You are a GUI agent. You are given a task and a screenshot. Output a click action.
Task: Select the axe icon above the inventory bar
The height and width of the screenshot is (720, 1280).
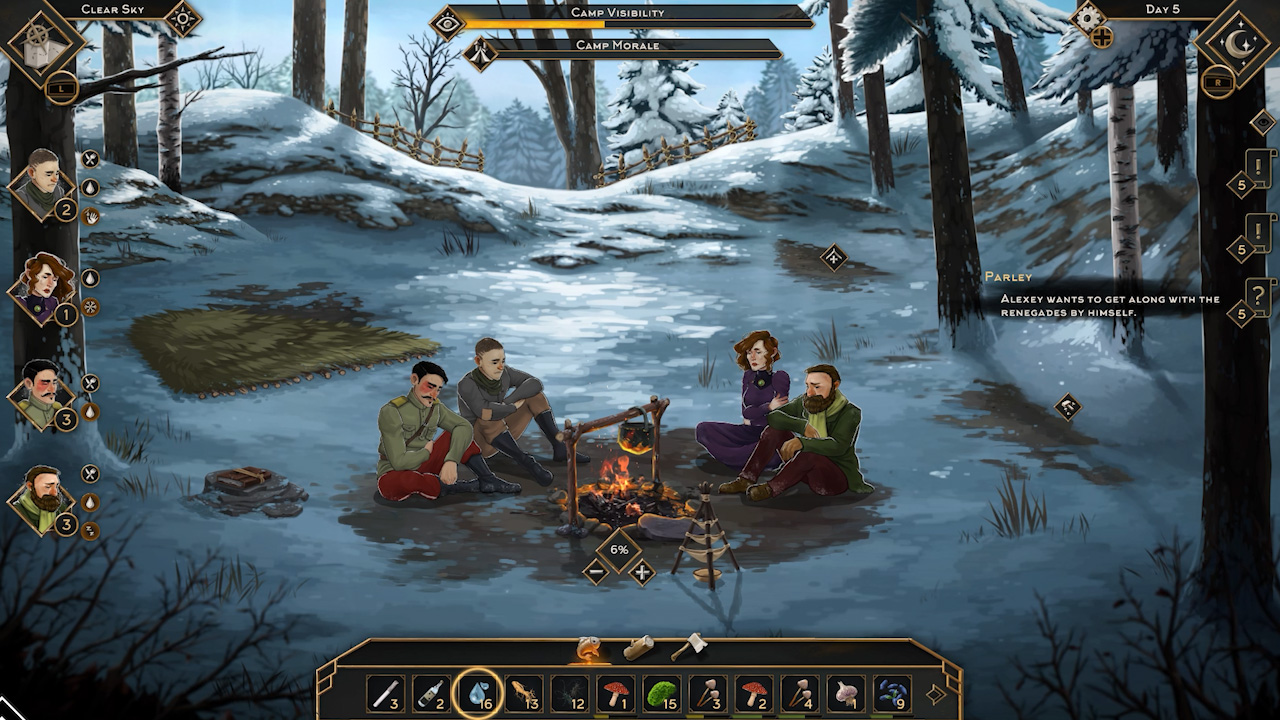coord(690,644)
